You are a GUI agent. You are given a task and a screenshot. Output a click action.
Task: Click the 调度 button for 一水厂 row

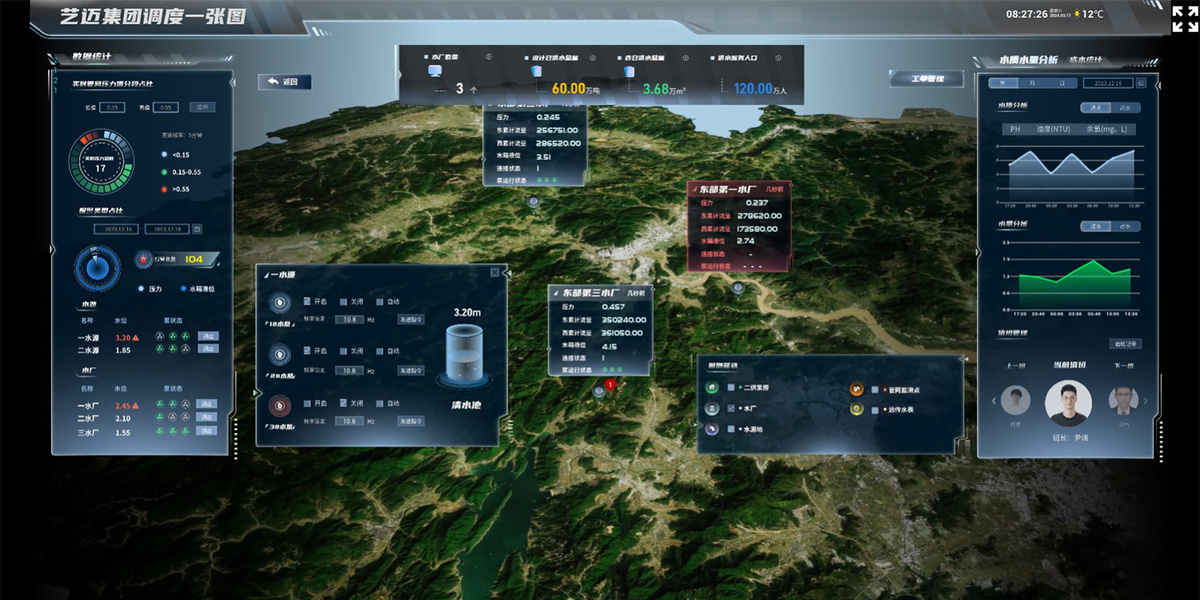coord(207,405)
